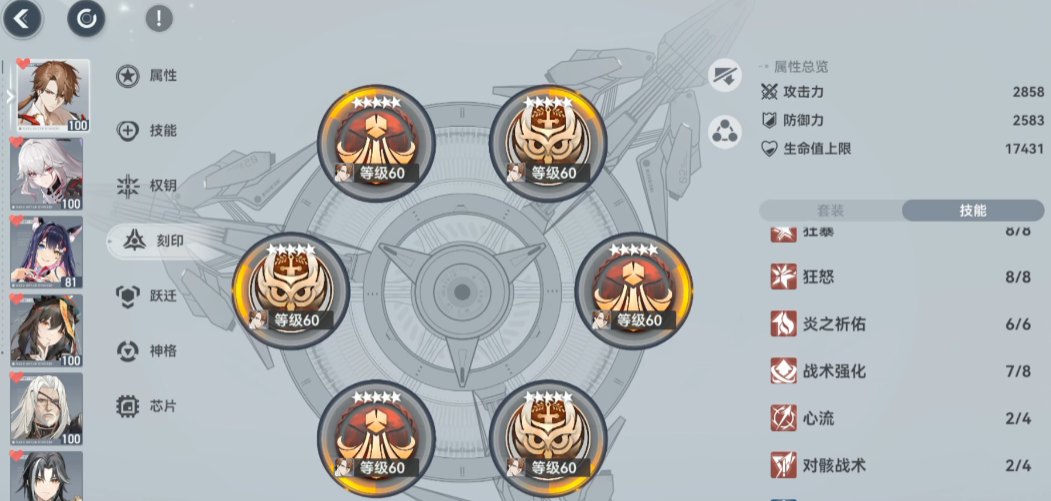Open the 权钥 menu entry
Viewport: 1051px width, 501px height.
148,186
